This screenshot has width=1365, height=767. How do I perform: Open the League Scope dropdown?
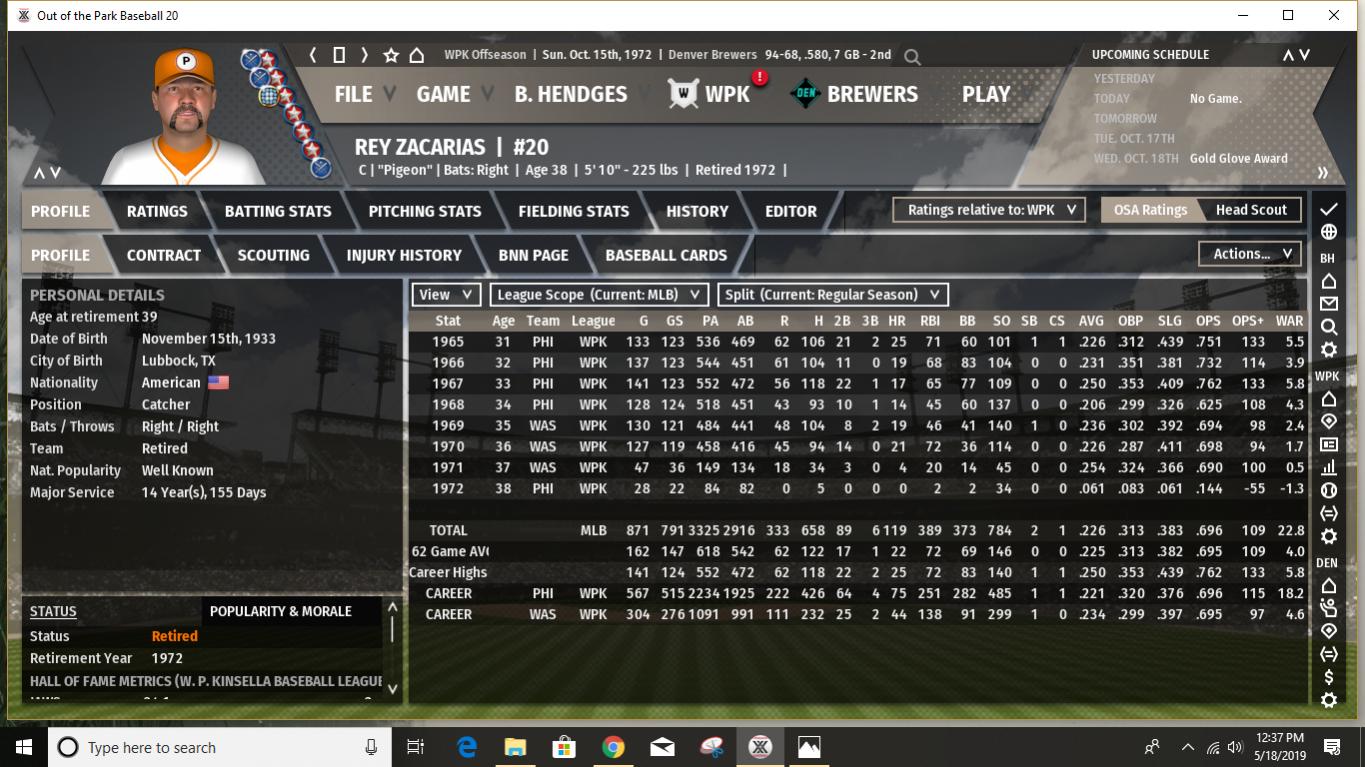pos(599,294)
